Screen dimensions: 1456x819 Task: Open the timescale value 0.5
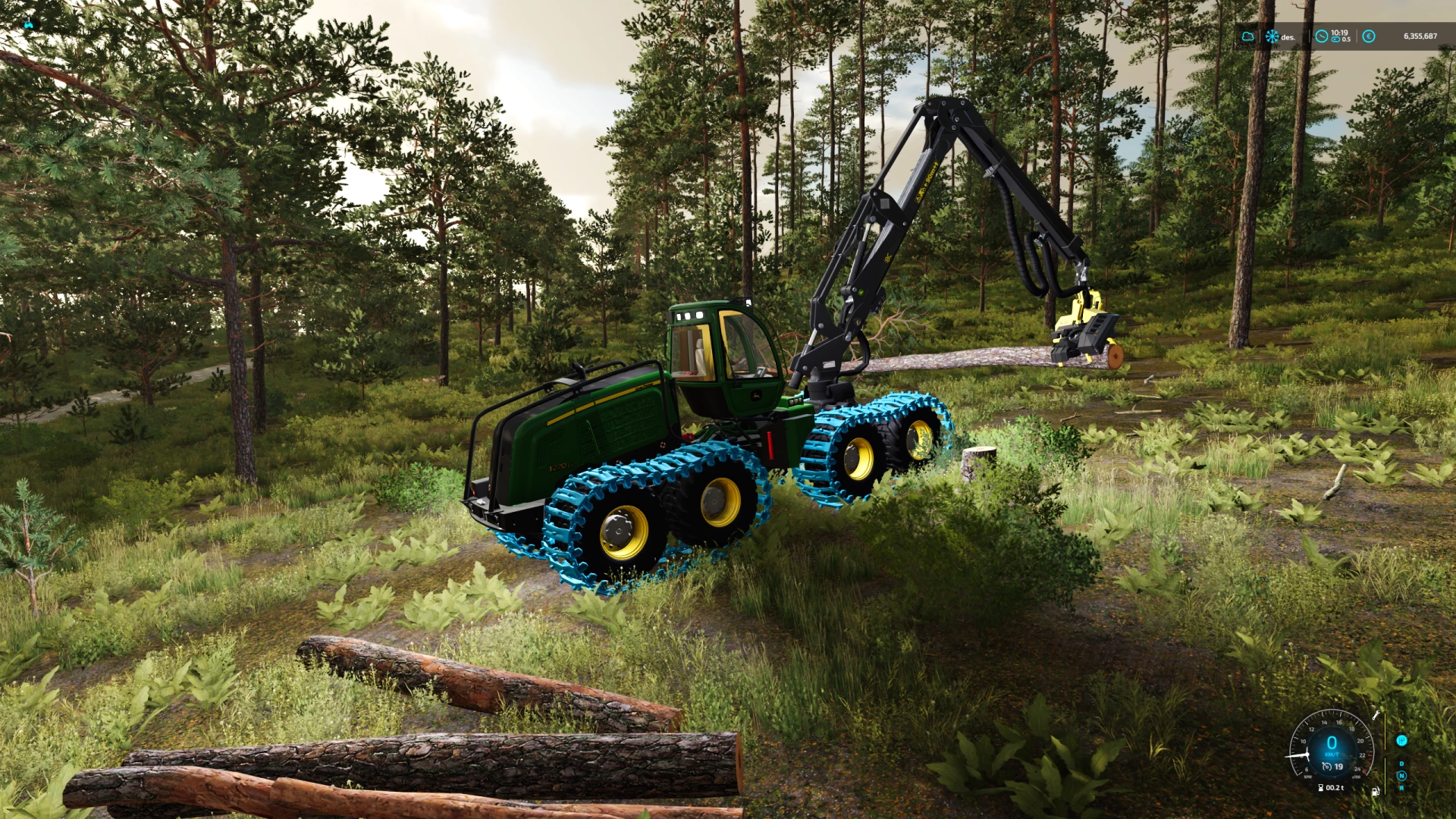tap(1347, 40)
